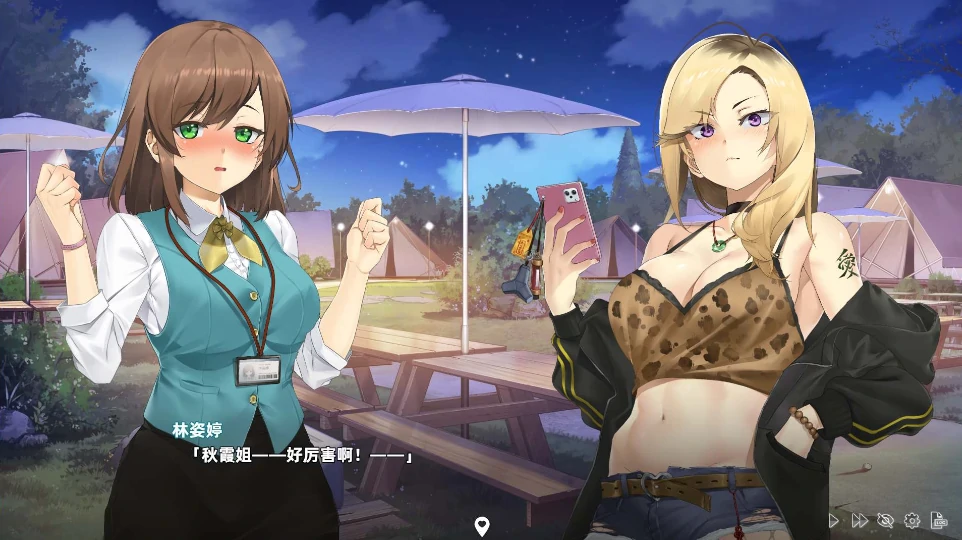Viewport: 962px width, 540px height.
Task: Fast-forward dialogue using the double triangle icon
Action: coord(859,520)
